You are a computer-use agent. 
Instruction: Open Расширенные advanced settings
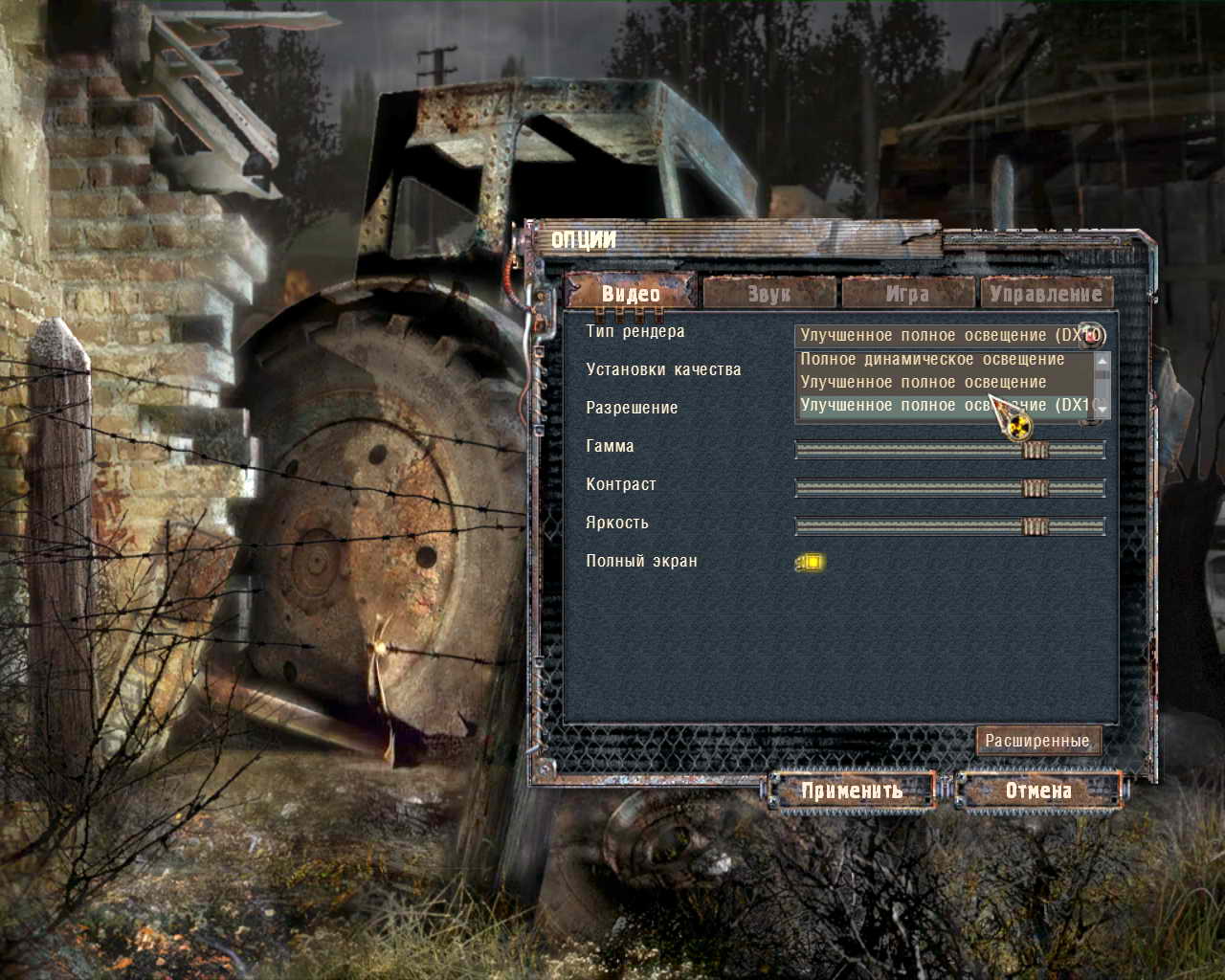point(1037,740)
